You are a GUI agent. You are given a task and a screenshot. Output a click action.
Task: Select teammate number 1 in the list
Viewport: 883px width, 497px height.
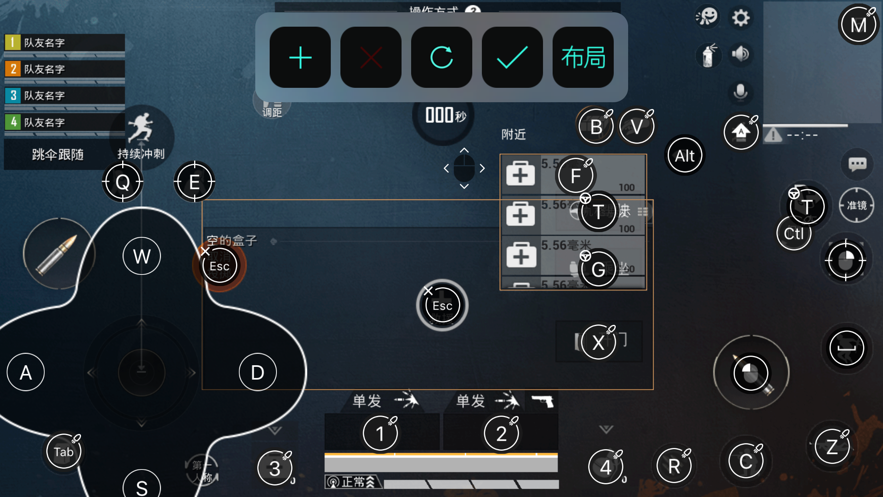(65, 43)
